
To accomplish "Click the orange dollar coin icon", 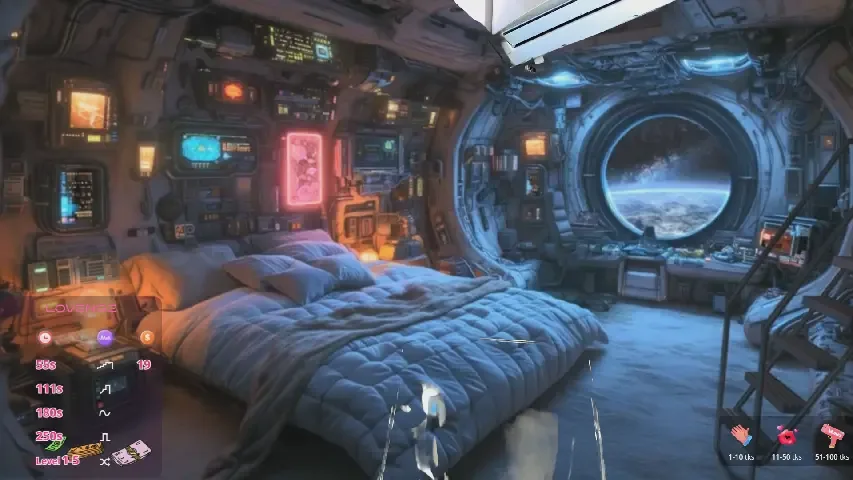I will [x=148, y=338].
